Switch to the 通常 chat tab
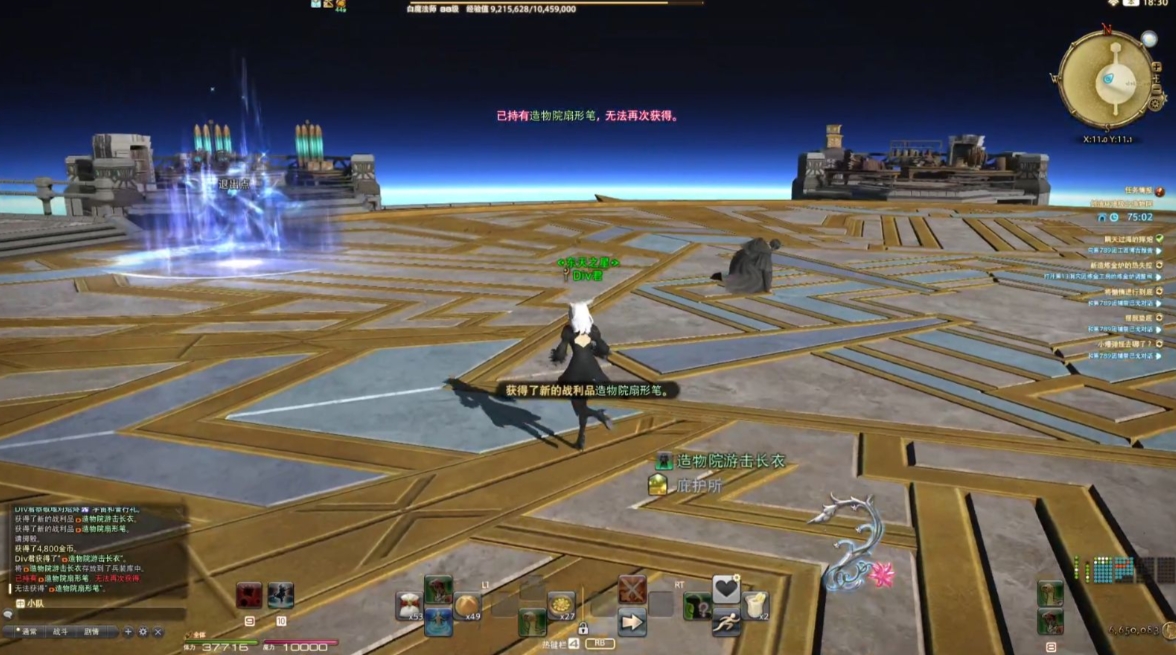 (x=30, y=632)
